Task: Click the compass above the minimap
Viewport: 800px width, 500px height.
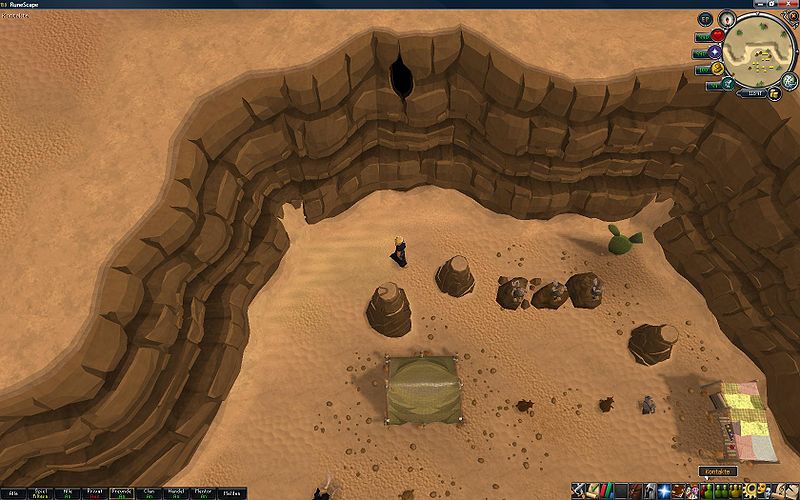Action: pos(727,17)
